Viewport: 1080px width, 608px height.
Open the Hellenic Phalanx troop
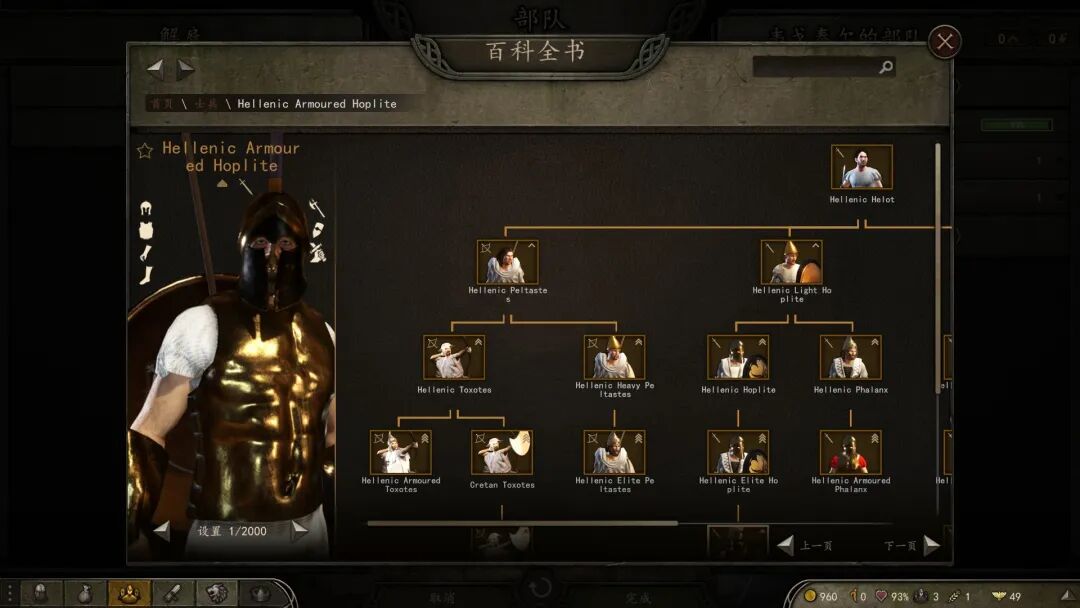pyautogui.click(x=850, y=357)
